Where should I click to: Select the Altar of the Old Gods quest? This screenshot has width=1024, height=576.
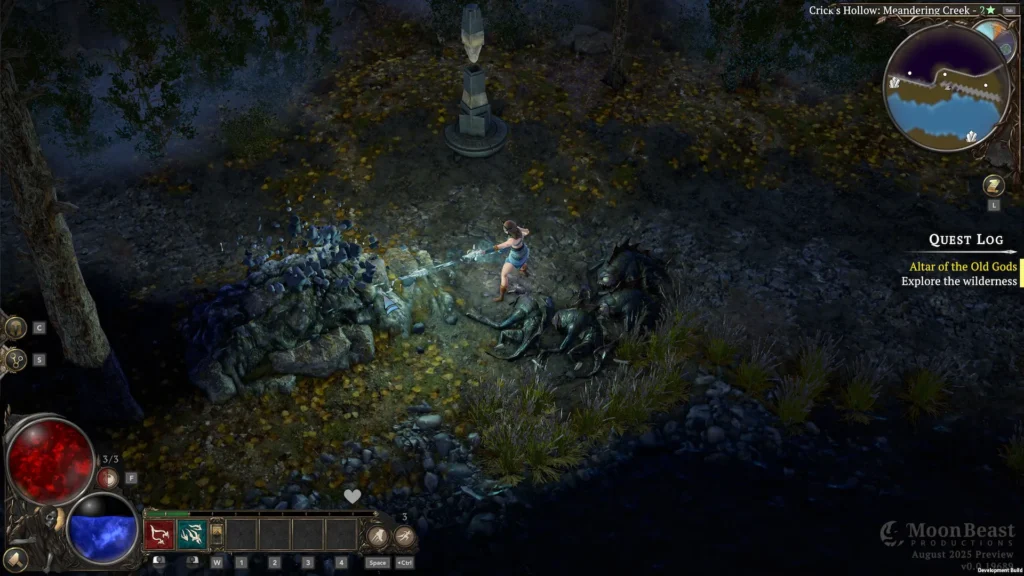[962, 266]
